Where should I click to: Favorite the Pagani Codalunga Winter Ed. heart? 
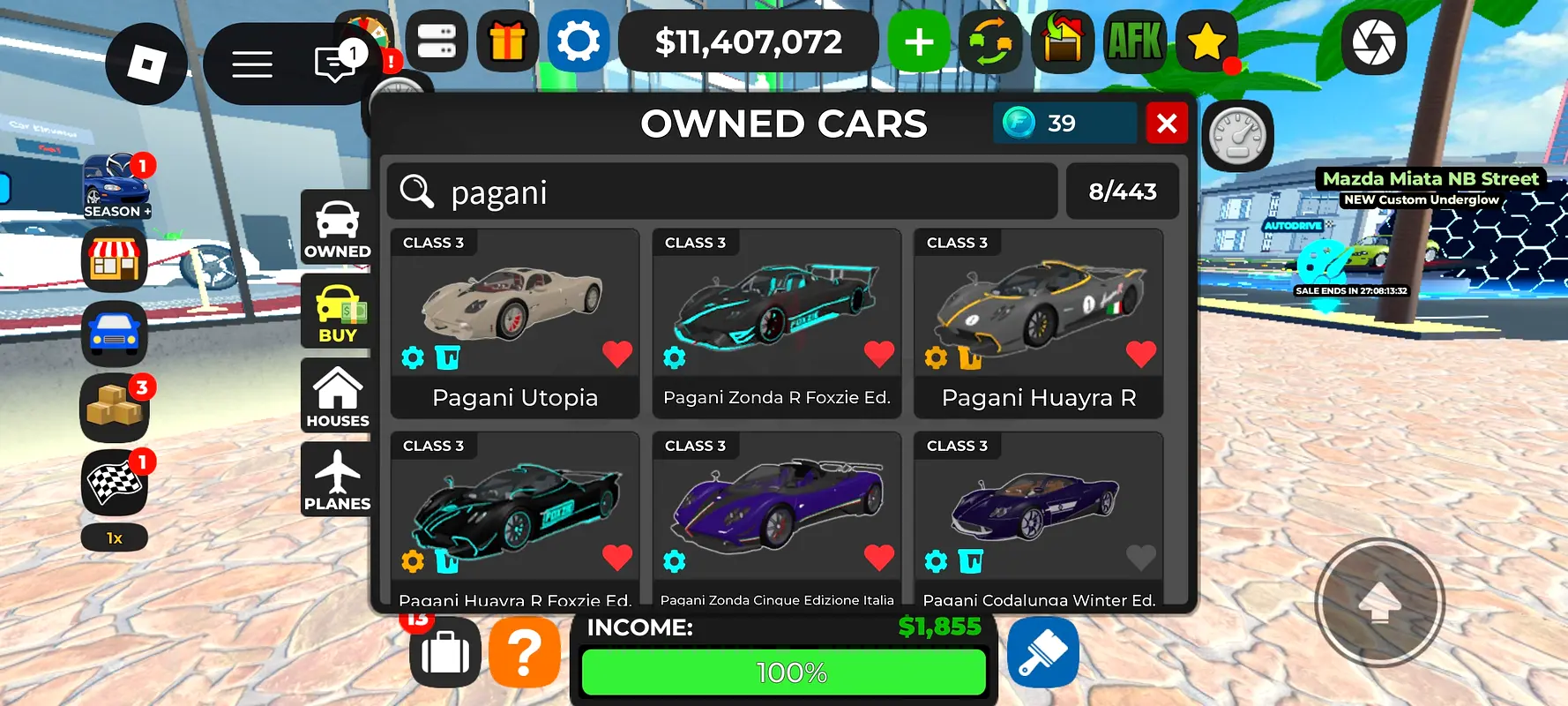click(1140, 557)
